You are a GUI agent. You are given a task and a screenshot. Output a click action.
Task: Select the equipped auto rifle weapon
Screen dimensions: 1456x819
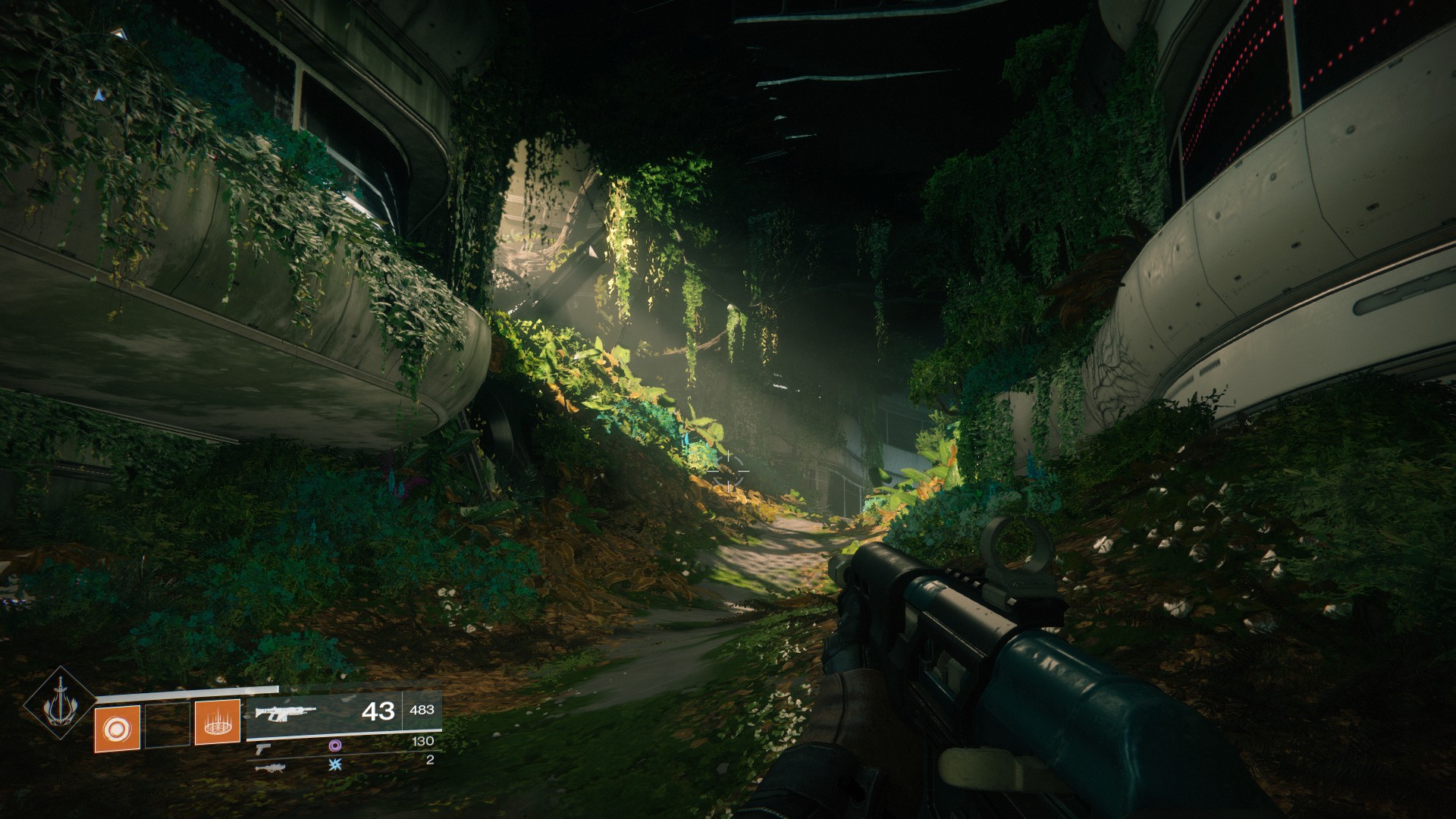click(x=285, y=713)
